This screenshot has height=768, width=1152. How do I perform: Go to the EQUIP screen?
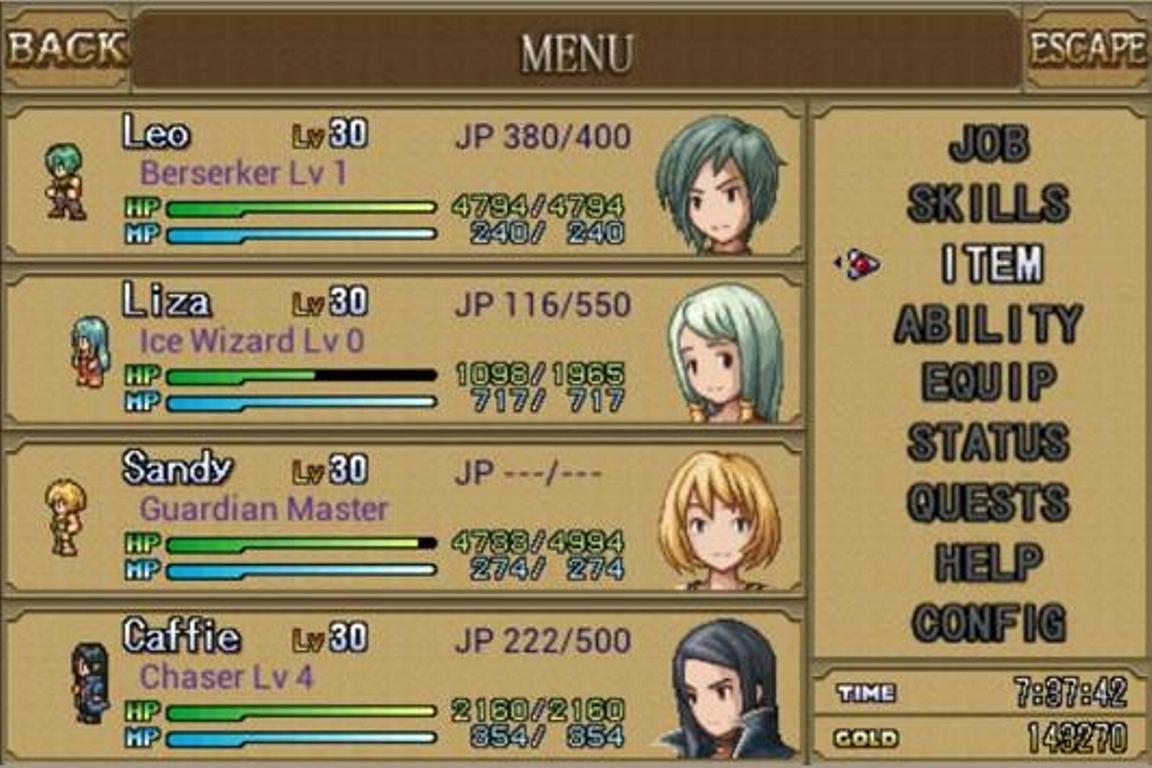(x=988, y=382)
